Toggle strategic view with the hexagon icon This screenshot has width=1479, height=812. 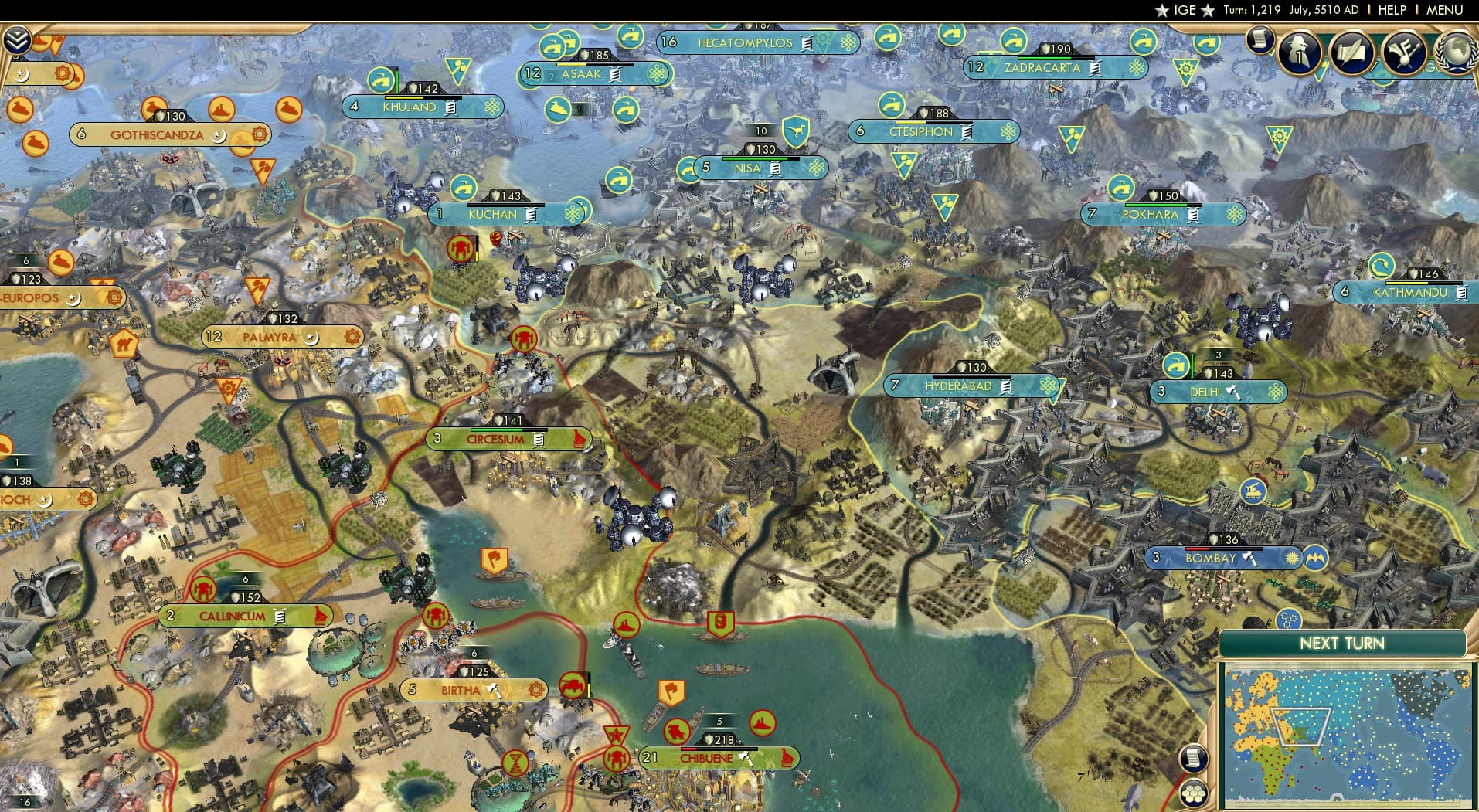(1195, 793)
